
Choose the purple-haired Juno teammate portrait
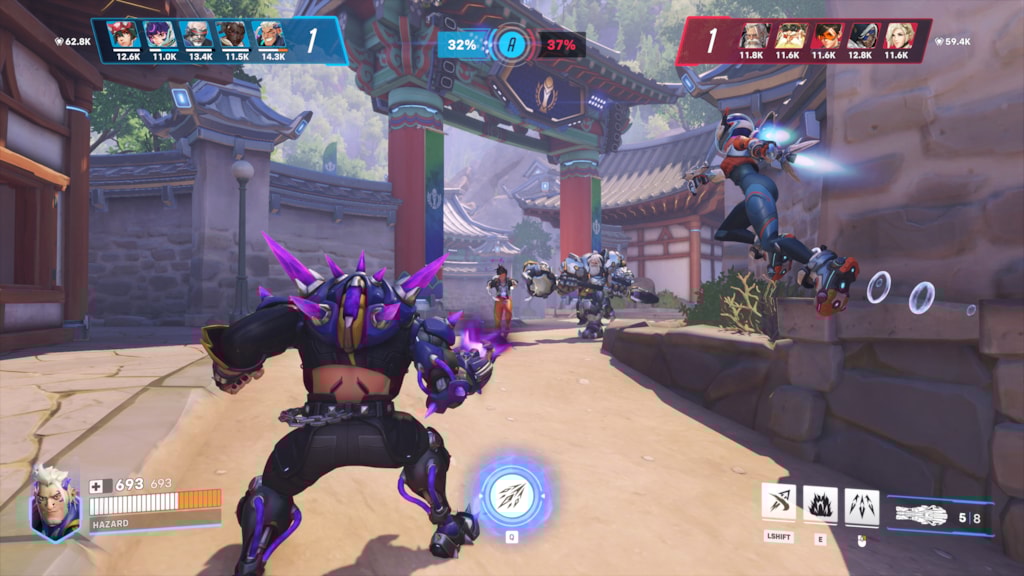[x=162, y=36]
